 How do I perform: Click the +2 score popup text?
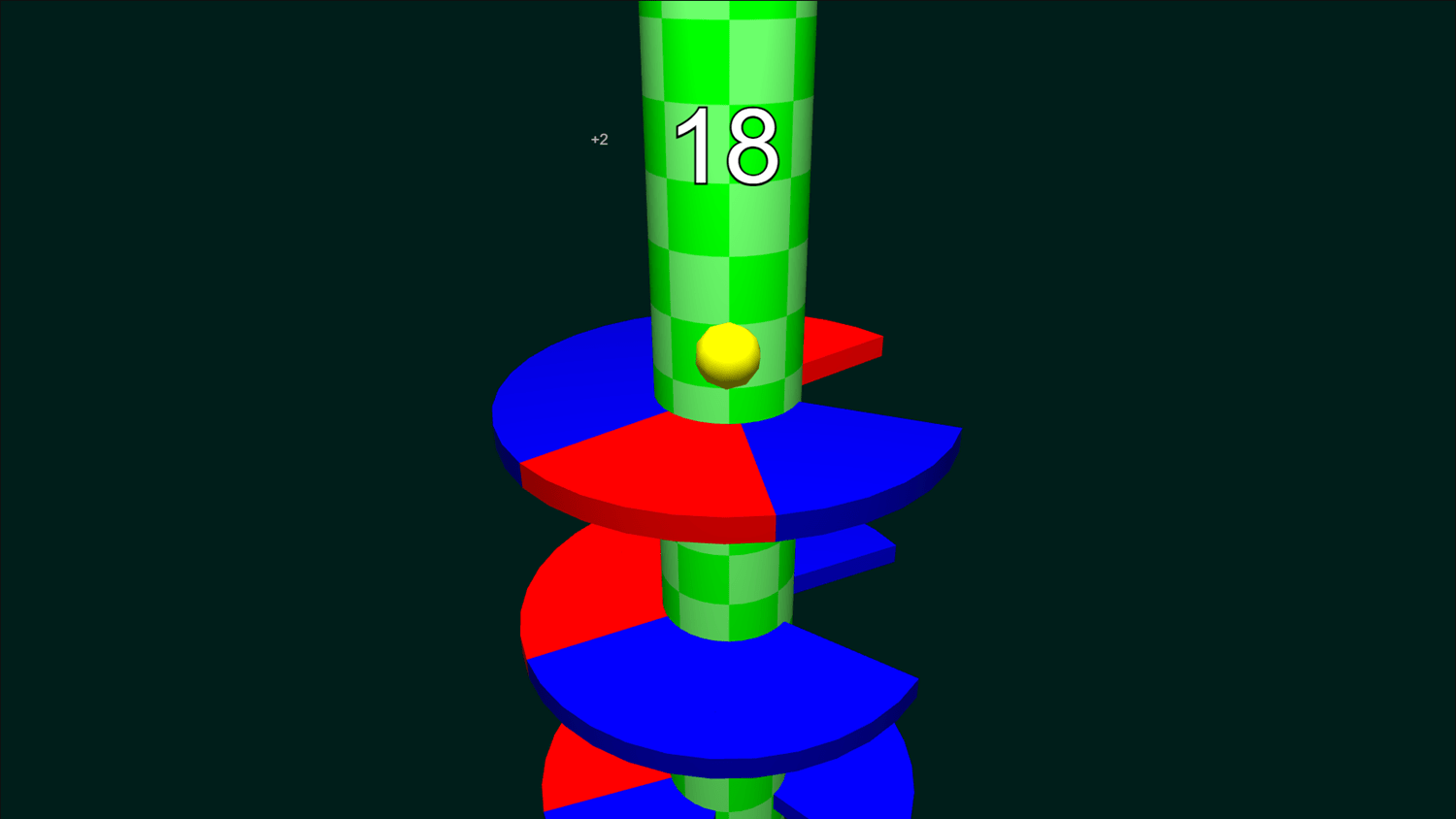click(x=598, y=138)
